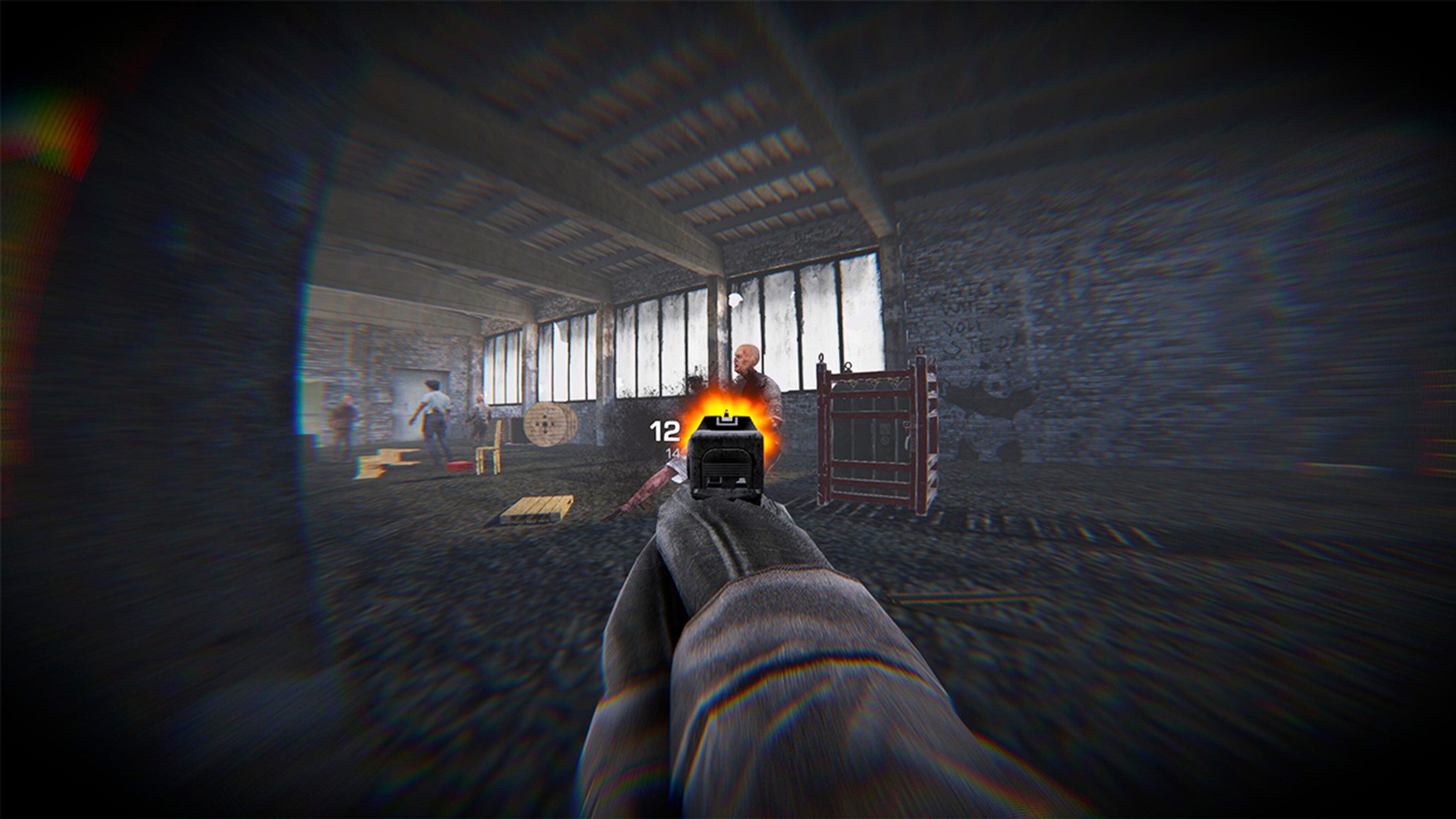The image size is (1456, 819).
Task: Toggle aim by clicking the pistol slide
Action: [725, 467]
